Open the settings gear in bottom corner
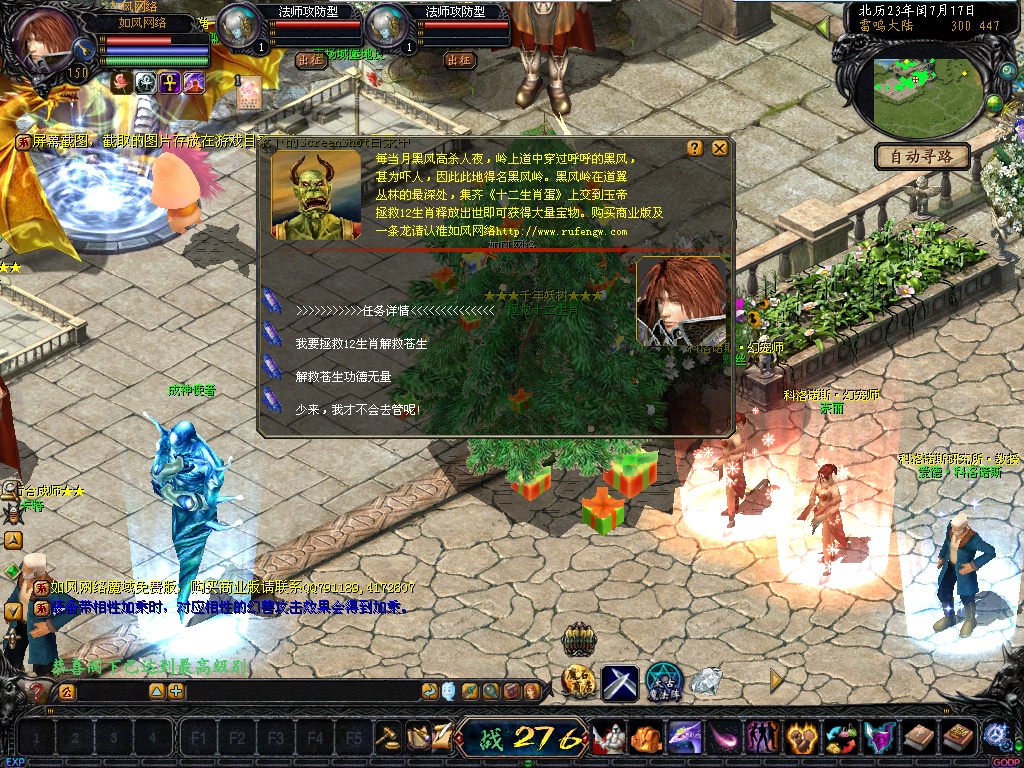Screen dimensions: 1024x768 coord(995,735)
